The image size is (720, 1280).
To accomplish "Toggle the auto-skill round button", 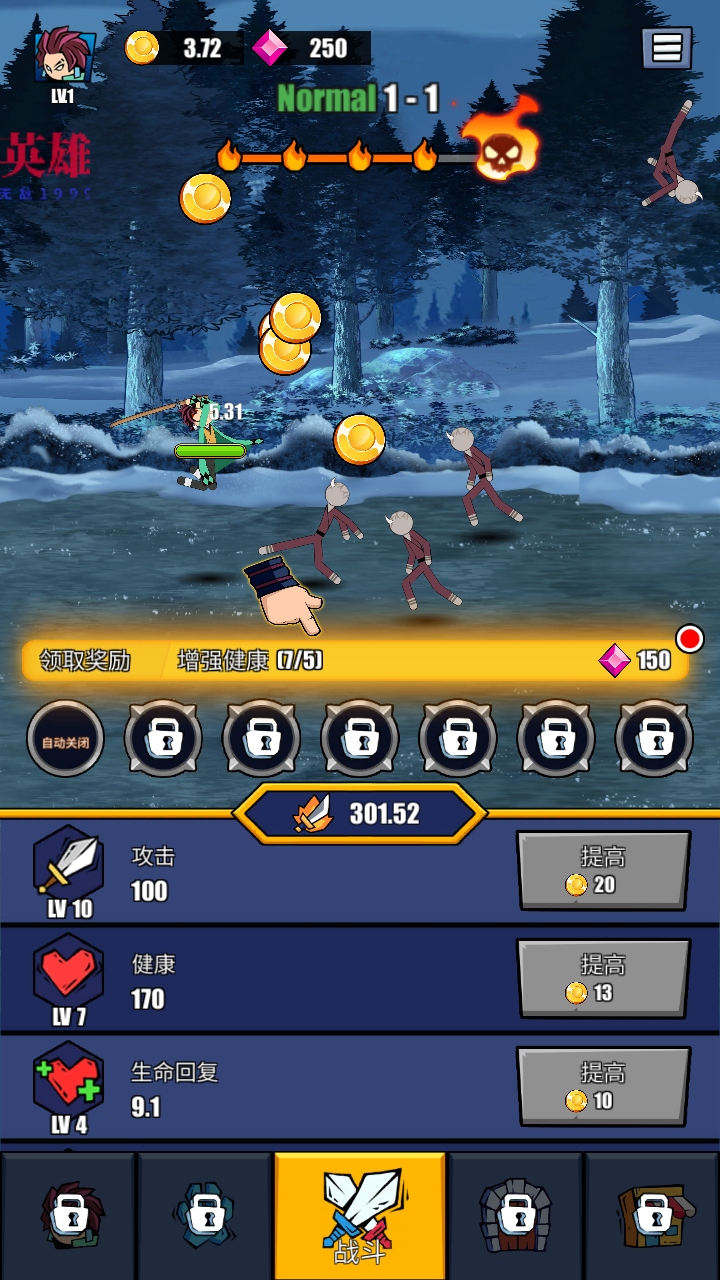I will pyautogui.click(x=65, y=740).
